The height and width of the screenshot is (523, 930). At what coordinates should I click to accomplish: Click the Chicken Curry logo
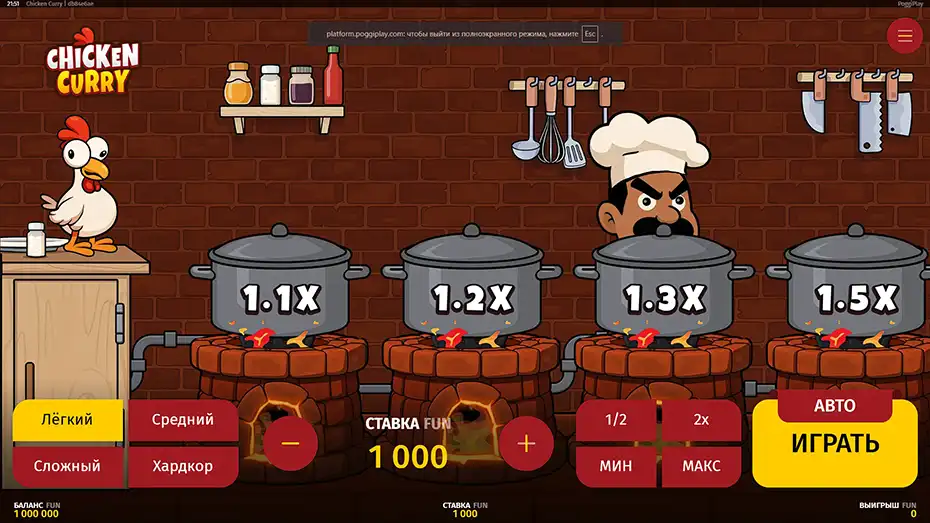93,68
